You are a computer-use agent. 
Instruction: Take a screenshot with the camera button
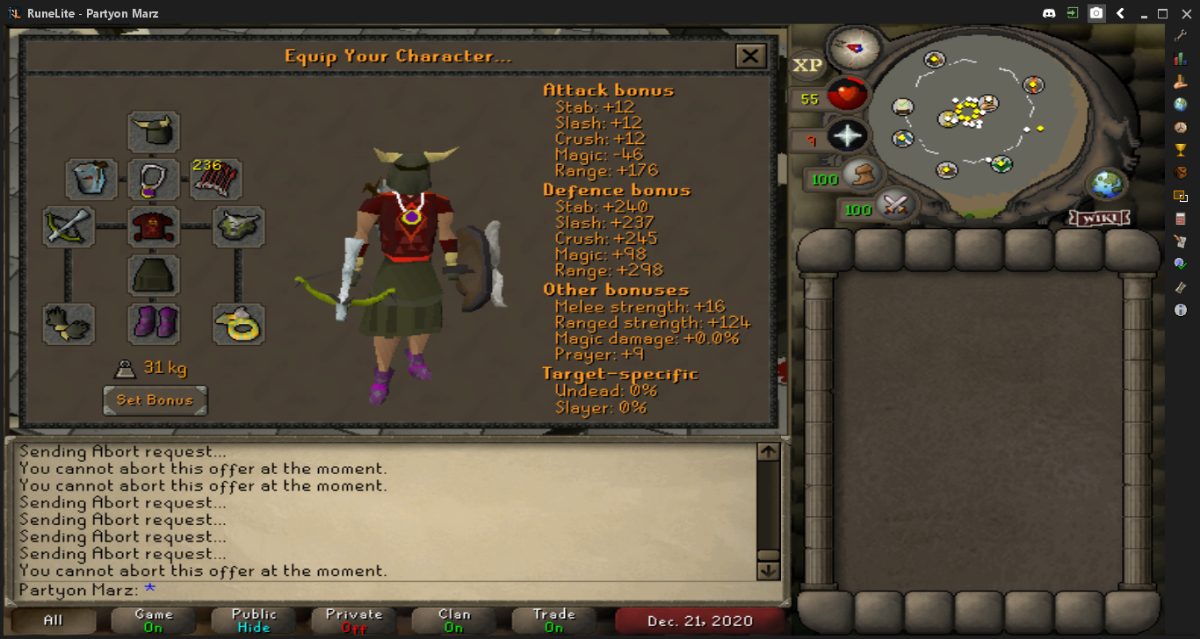[x=1097, y=13]
